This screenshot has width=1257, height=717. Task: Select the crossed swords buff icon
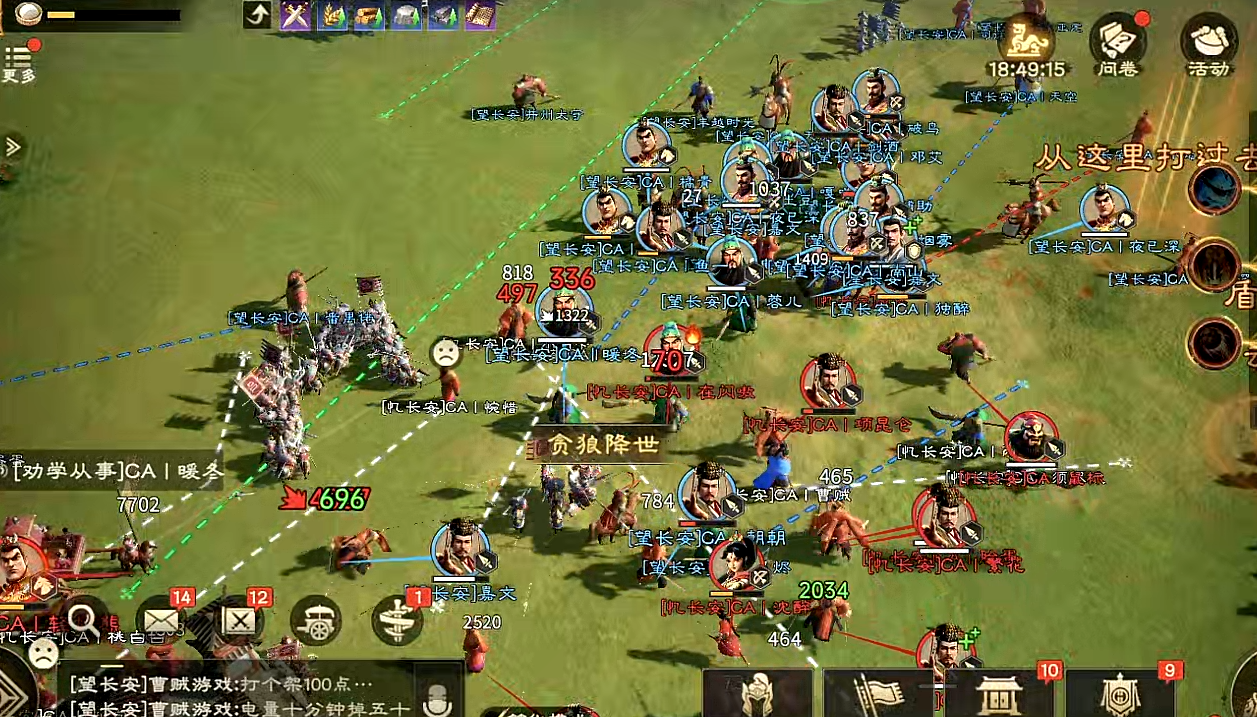[x=295, y=15]
